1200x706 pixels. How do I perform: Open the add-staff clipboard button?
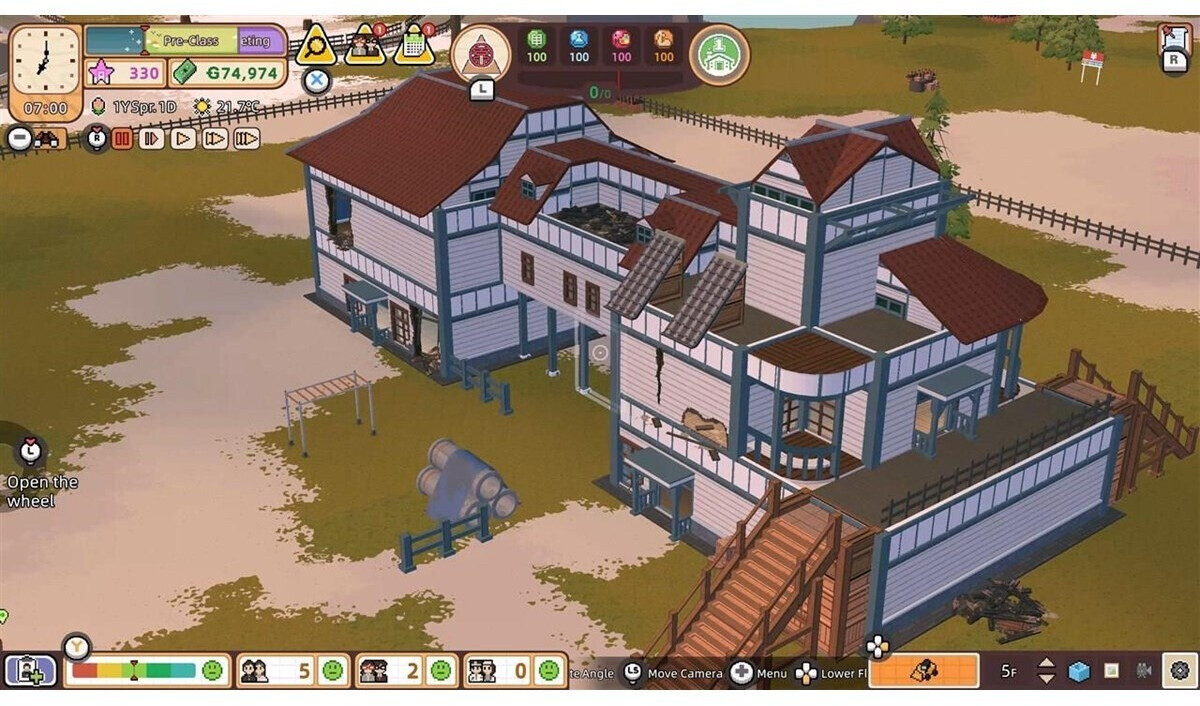(30, 670)
